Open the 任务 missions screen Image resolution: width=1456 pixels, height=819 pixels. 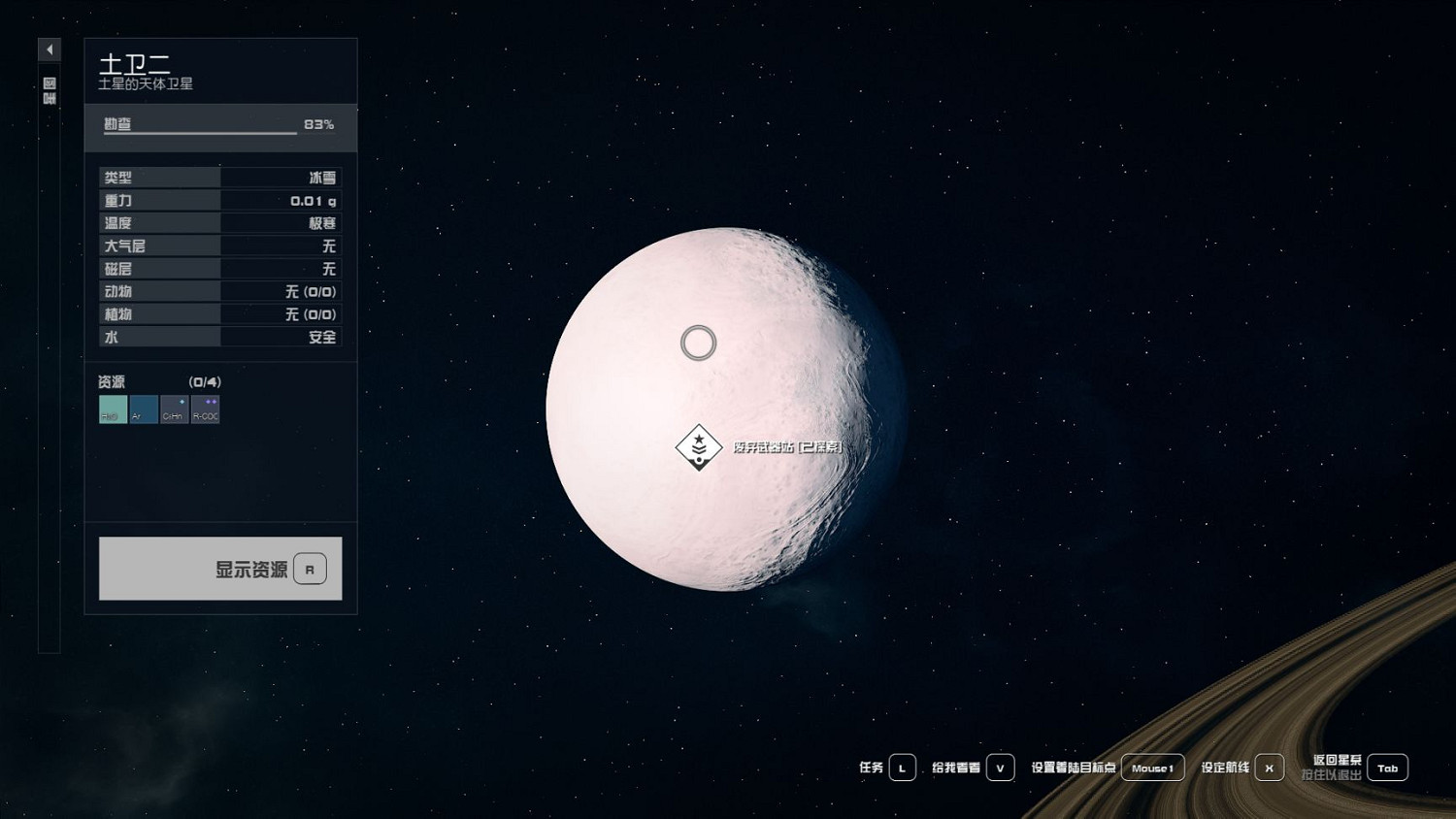click(x=902, y=768)
